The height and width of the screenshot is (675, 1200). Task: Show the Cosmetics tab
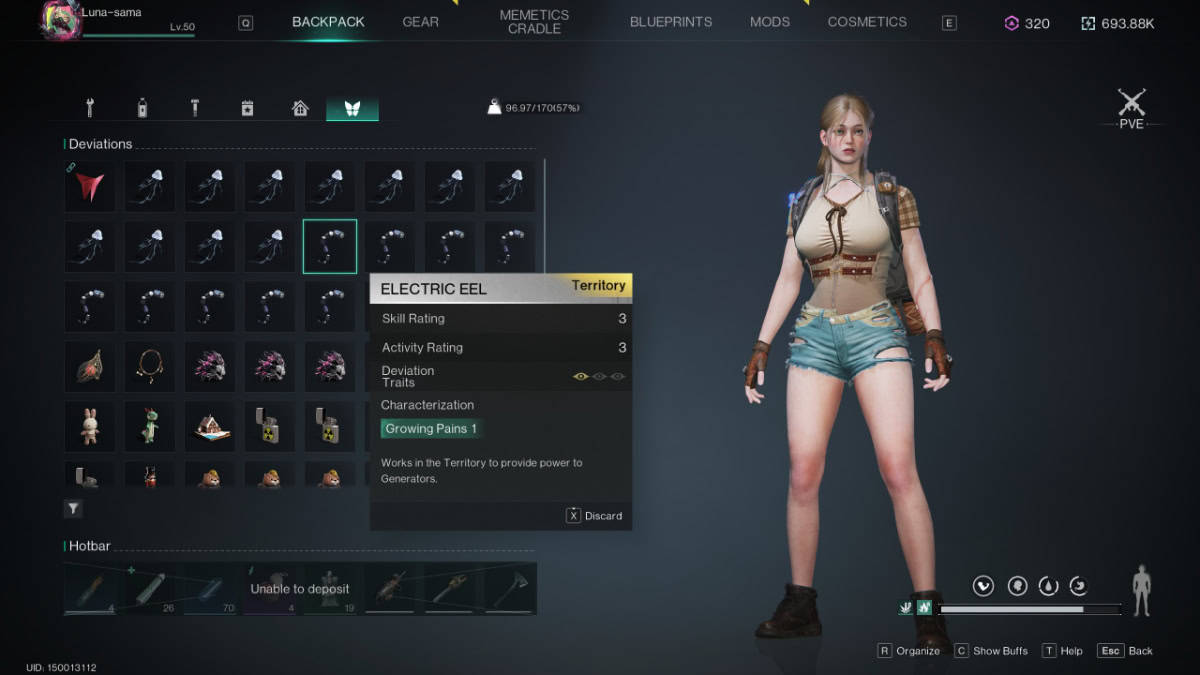pos(867,22)
